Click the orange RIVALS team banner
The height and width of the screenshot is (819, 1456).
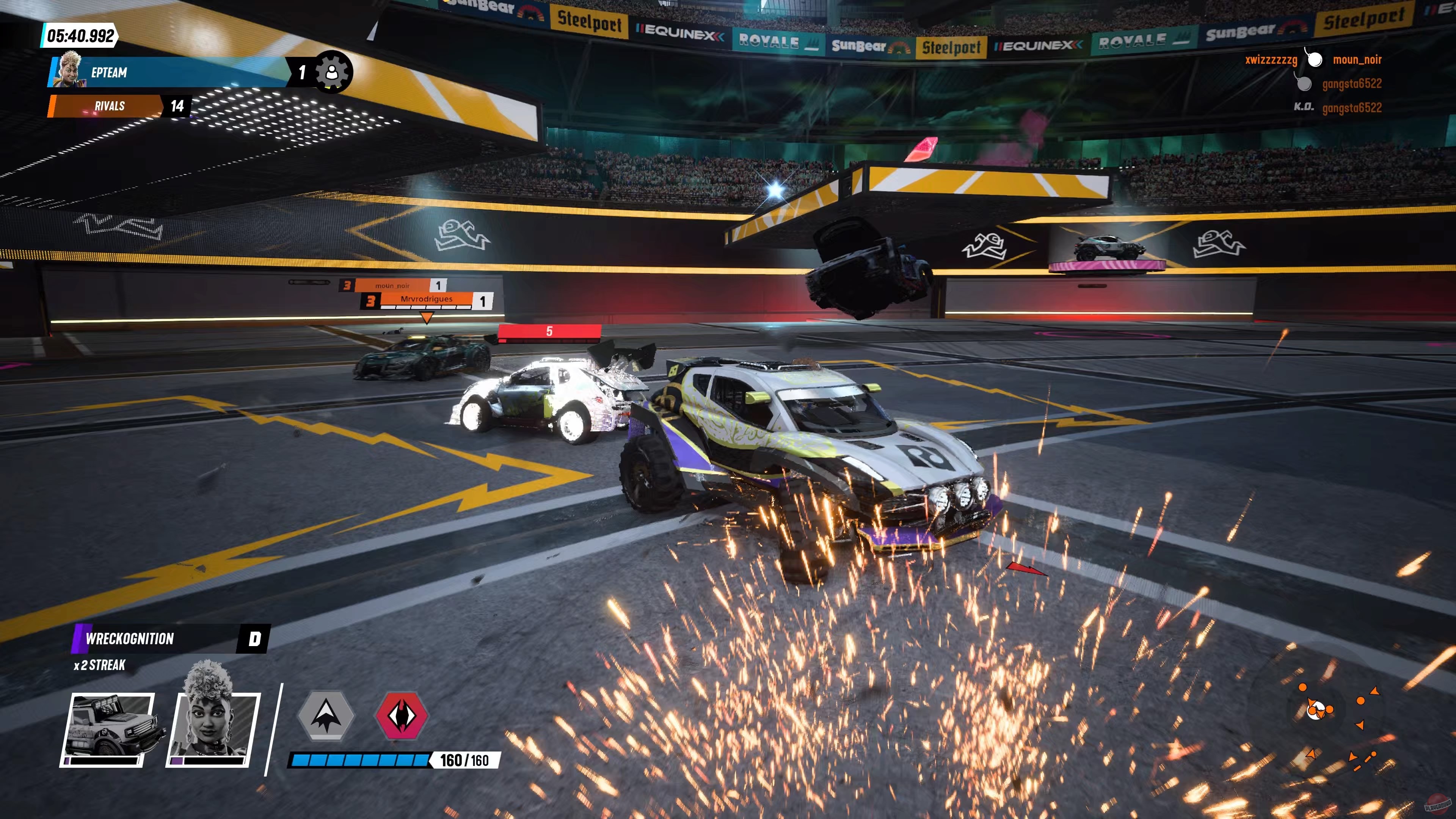[x=107, y=106]
